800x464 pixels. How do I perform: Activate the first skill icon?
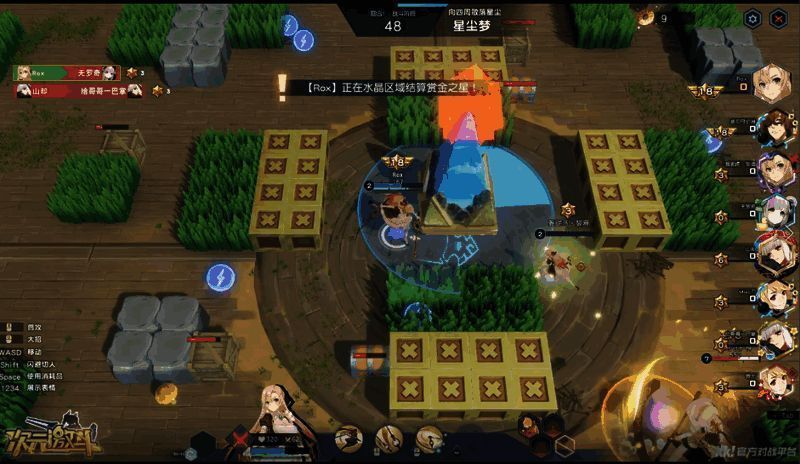pyautogui.click(x=348, y=437)
